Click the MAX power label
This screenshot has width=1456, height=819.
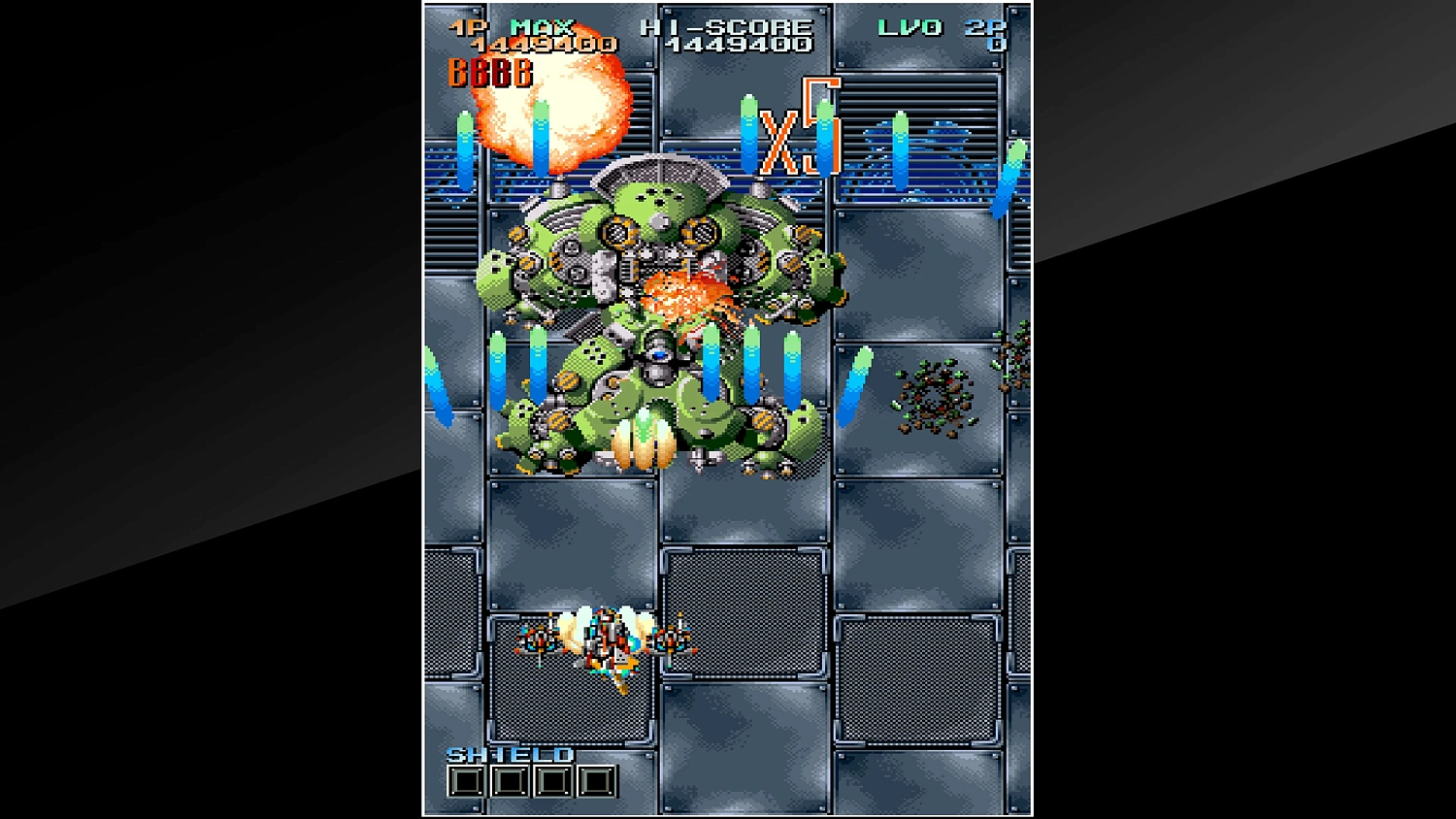click(540, 26)
